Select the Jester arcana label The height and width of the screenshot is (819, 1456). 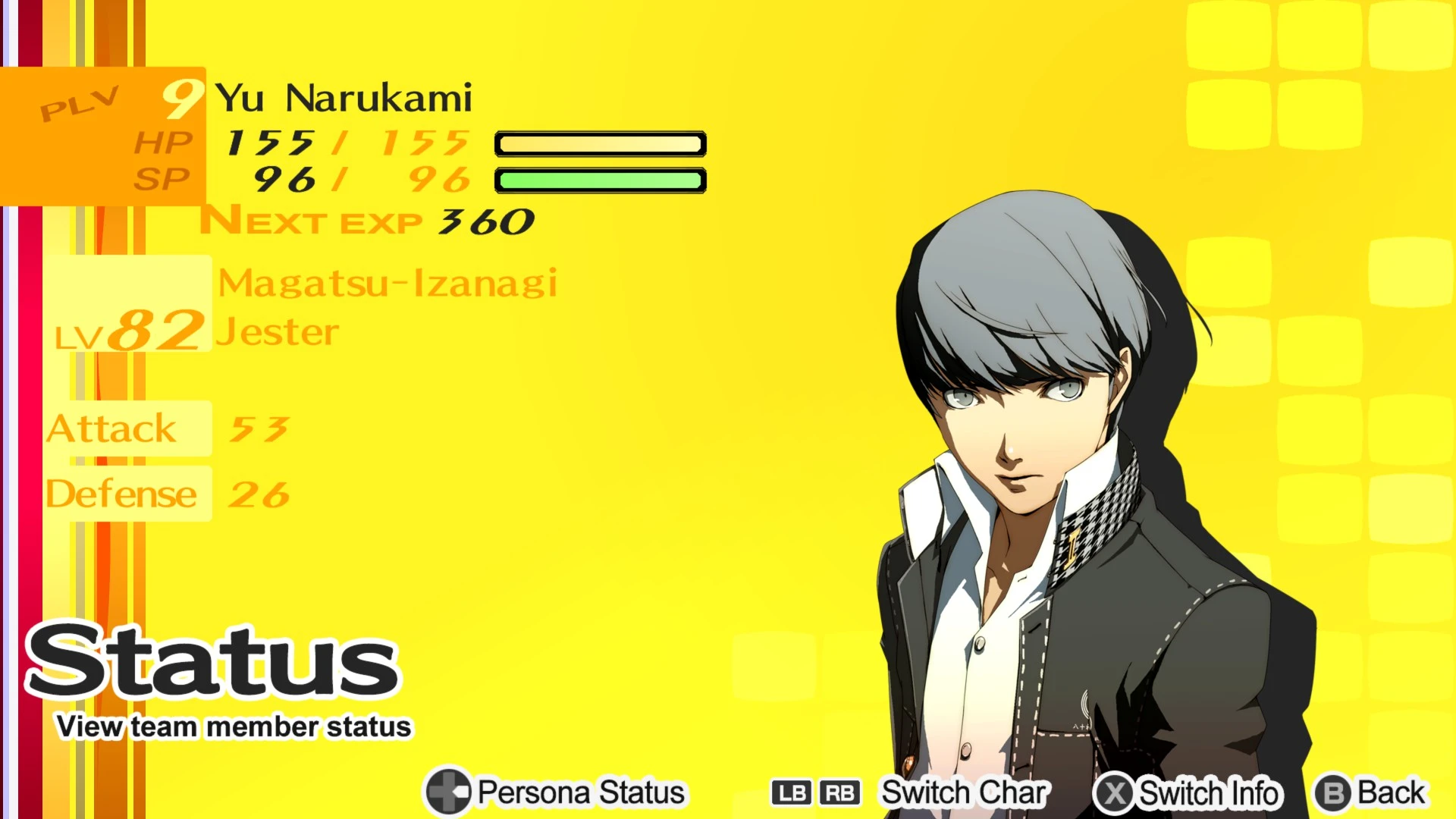278,330
